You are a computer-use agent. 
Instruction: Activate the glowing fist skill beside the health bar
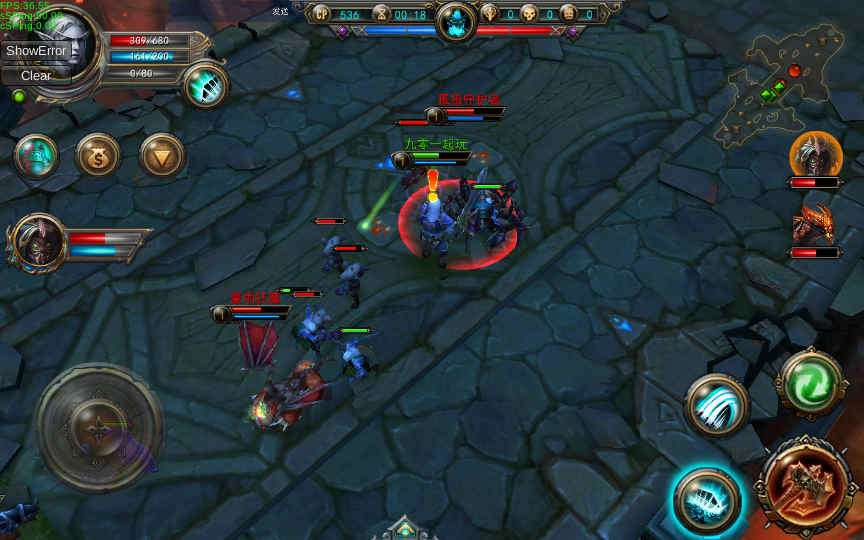(206, 85)
